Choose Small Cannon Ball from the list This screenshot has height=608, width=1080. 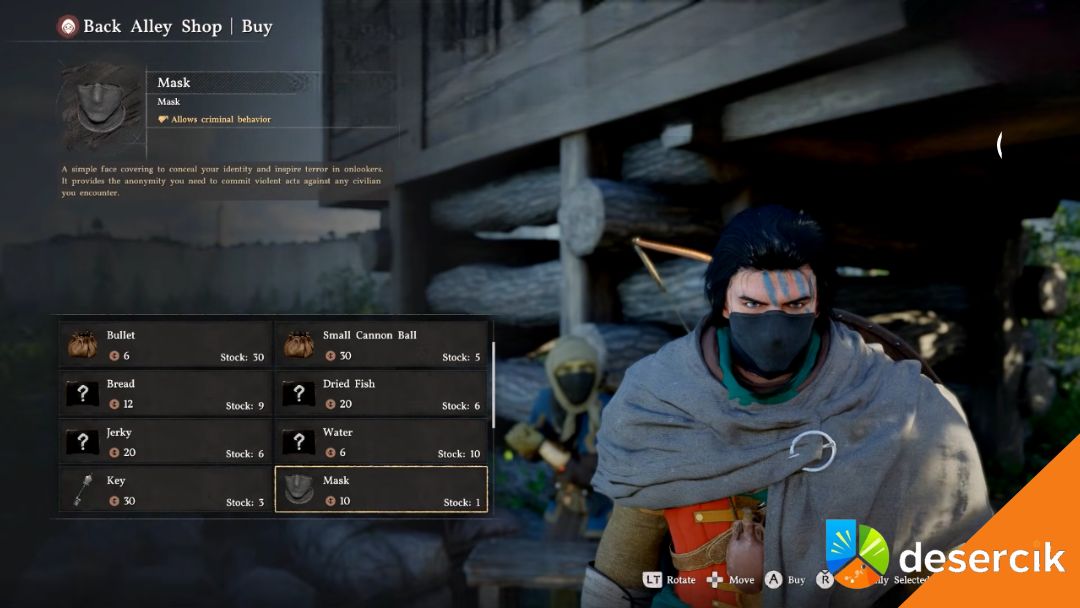point(381,345)
